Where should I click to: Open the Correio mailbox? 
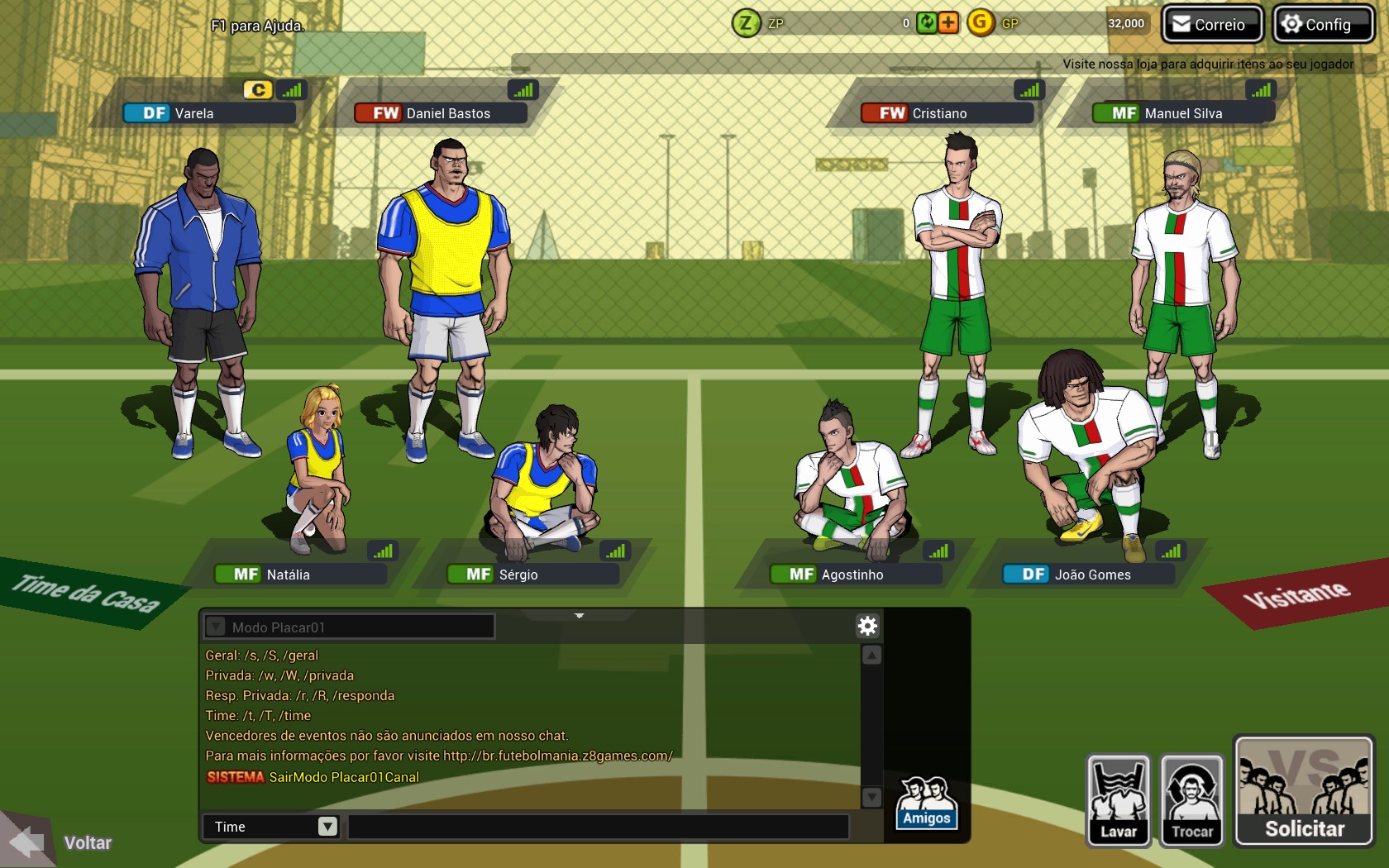(1210, 24)
